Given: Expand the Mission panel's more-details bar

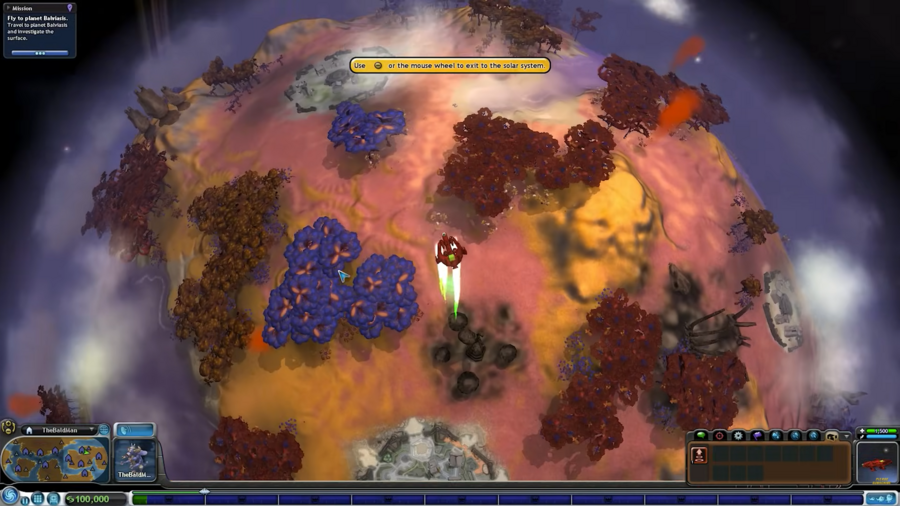Looking at the screenshot, I should pyautogui.click(x=40, y=52).
